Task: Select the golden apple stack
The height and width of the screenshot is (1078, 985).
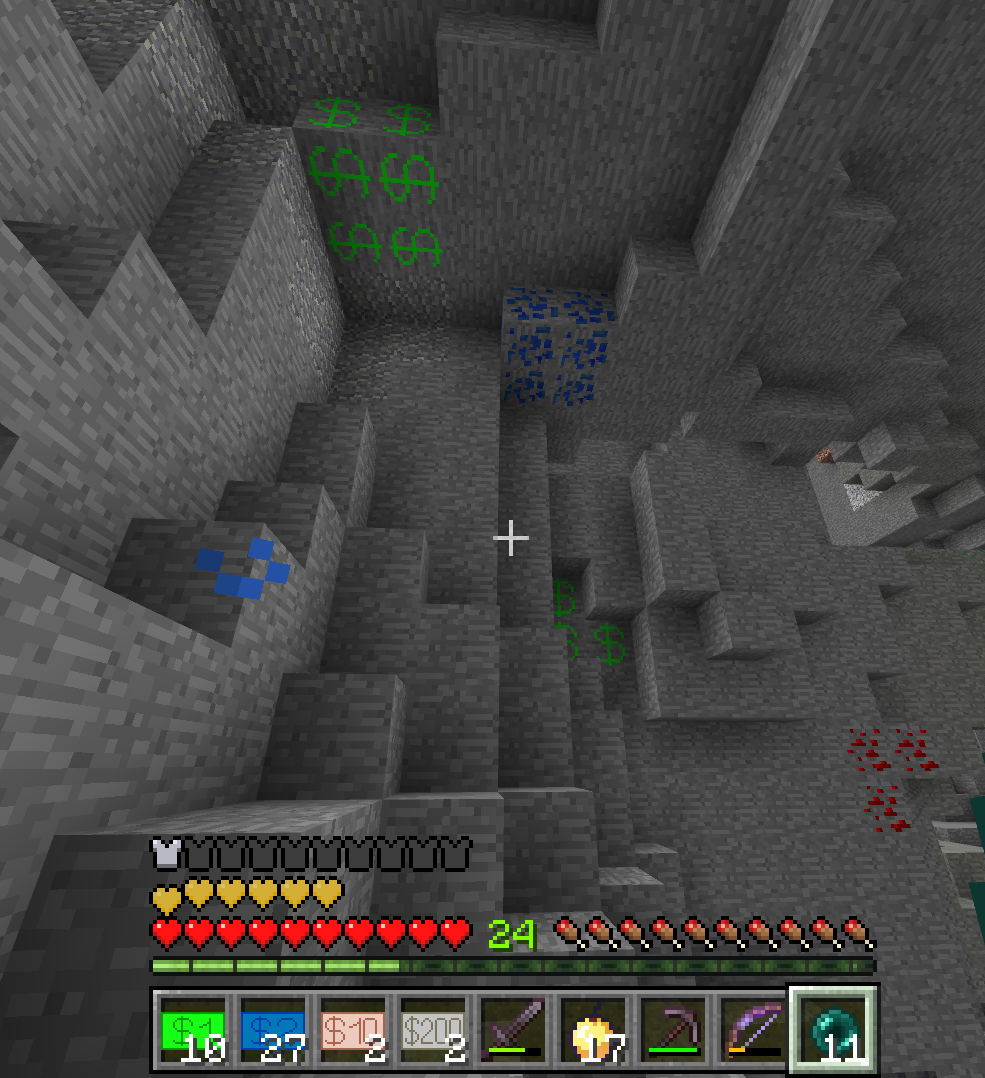Action: [593, 1030]
